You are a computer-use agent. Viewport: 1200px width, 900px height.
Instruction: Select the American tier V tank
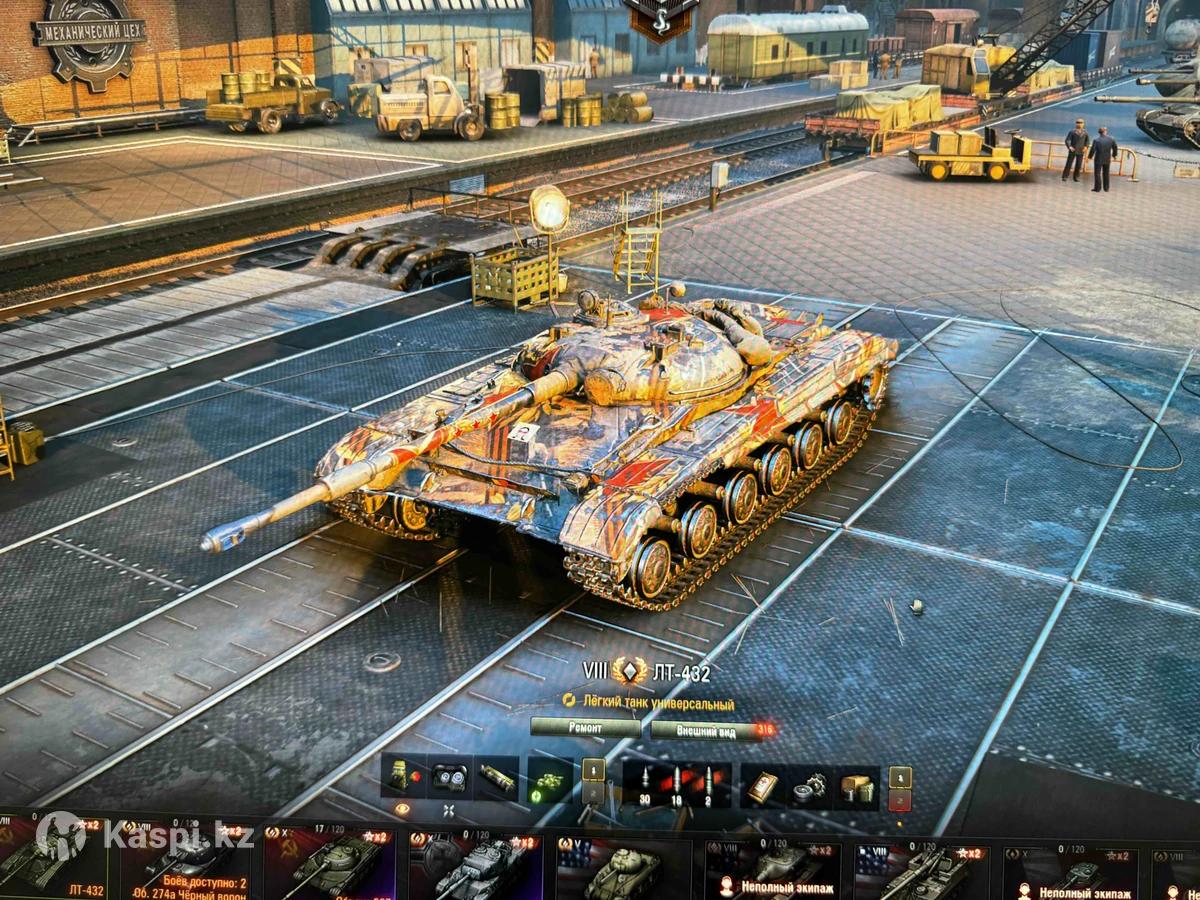click(x=622, y=868)
